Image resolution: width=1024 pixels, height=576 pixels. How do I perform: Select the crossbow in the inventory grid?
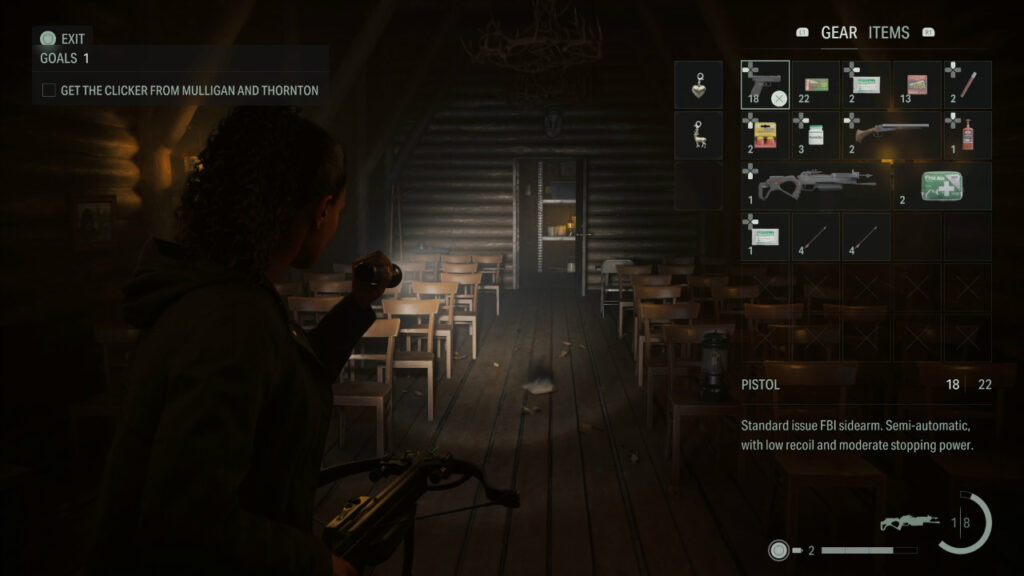(x=816, y=186)
